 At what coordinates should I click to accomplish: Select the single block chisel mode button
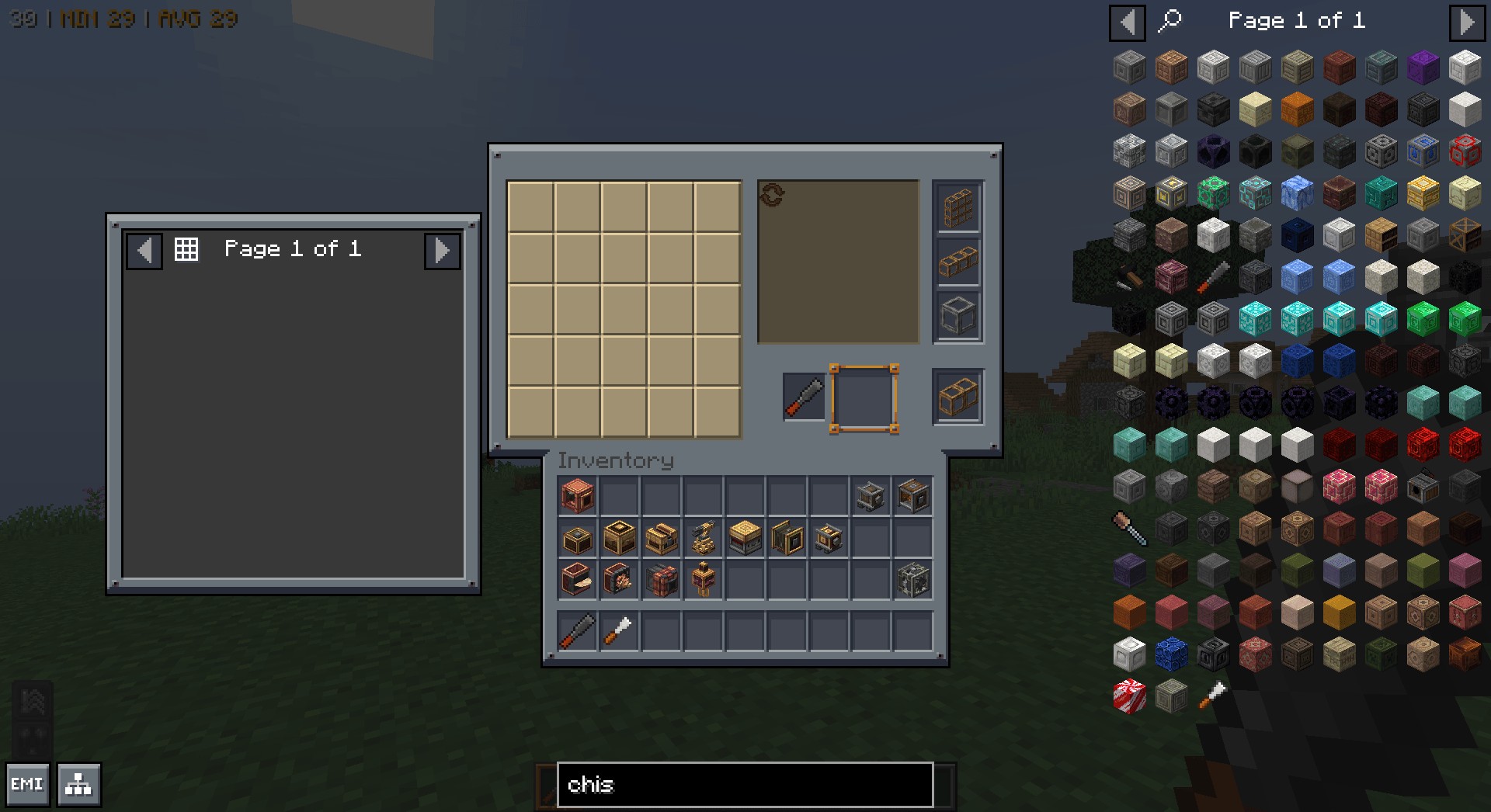(958, 316)
